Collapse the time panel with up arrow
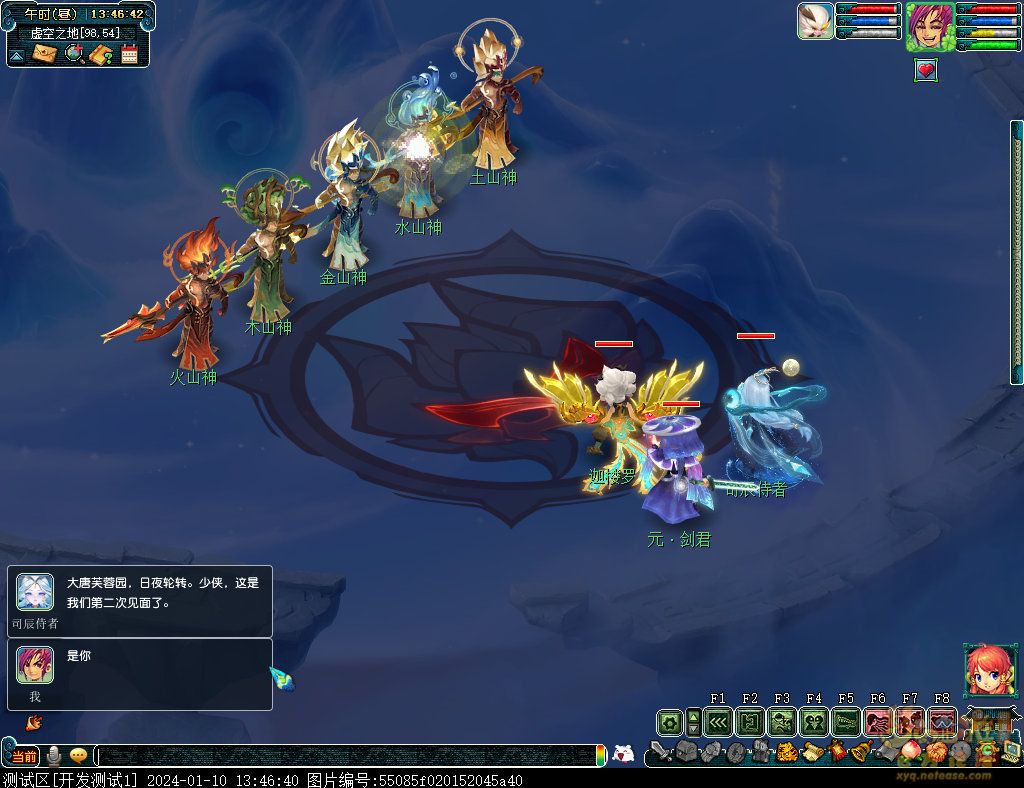 click(x=17, y=55)
